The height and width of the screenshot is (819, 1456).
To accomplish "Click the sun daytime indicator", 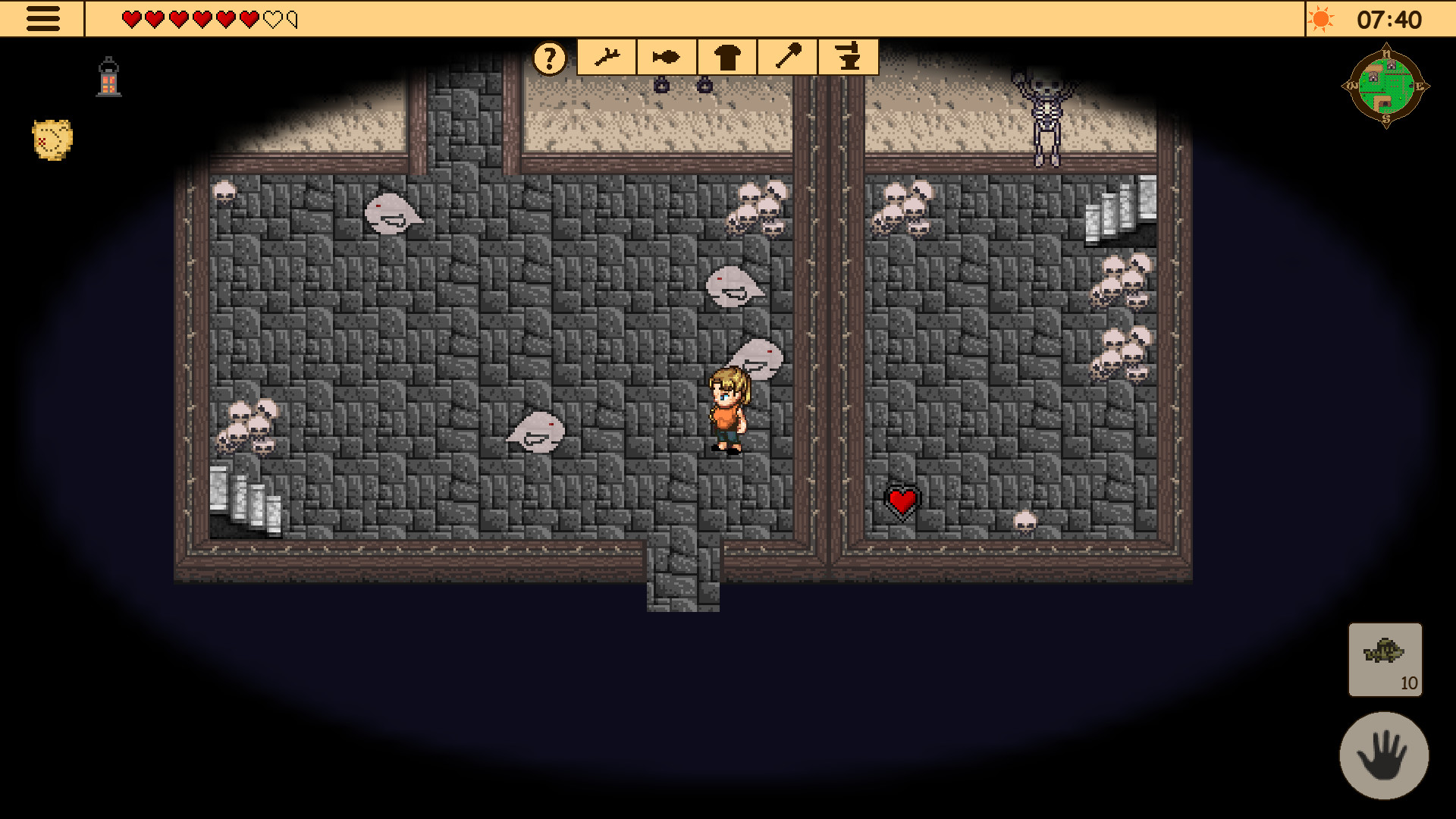I will pyautogui.click(x=1323, y=19).
